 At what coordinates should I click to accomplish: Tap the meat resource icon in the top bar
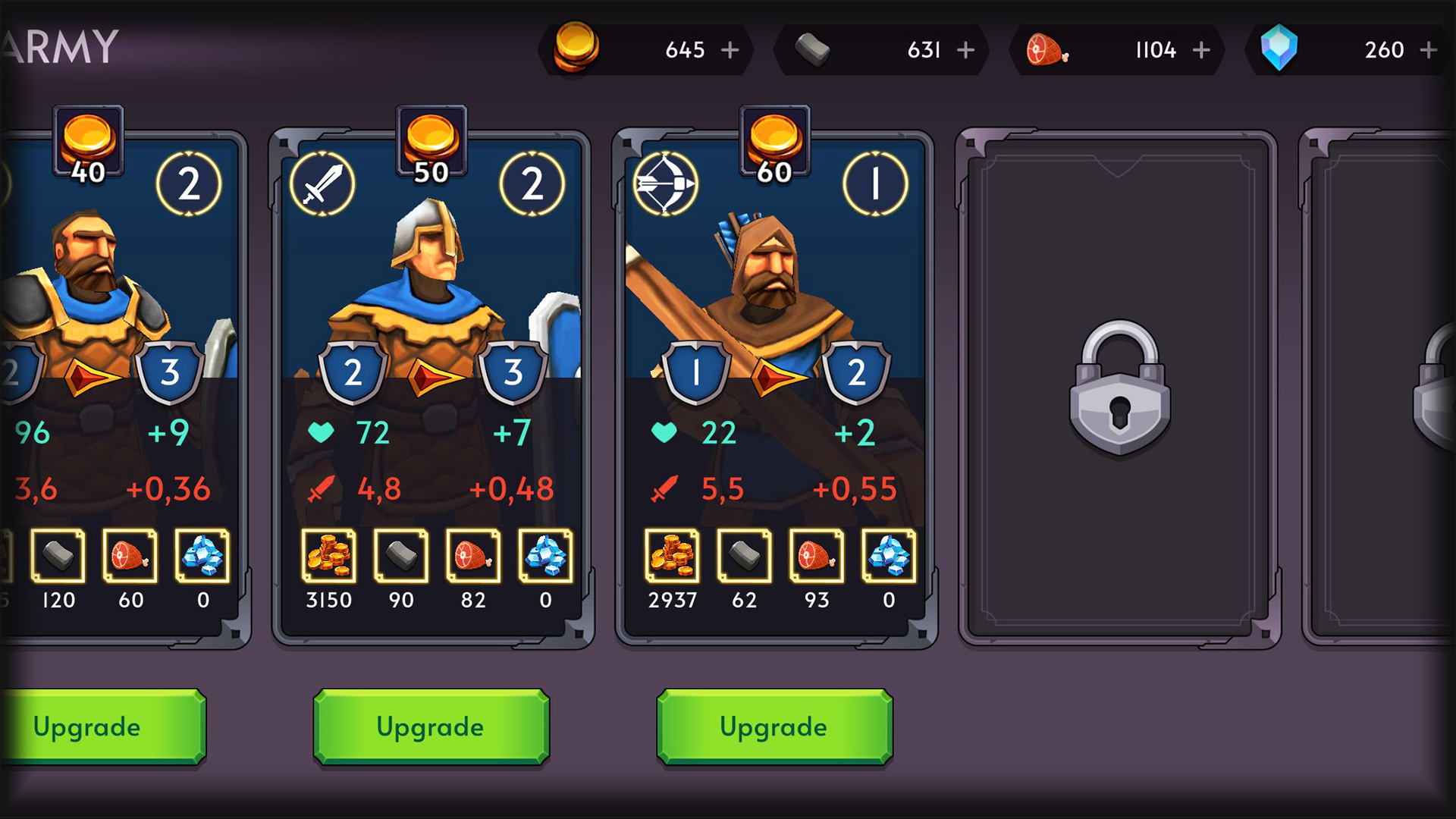pyautogui.click(x=1045, y=49)
